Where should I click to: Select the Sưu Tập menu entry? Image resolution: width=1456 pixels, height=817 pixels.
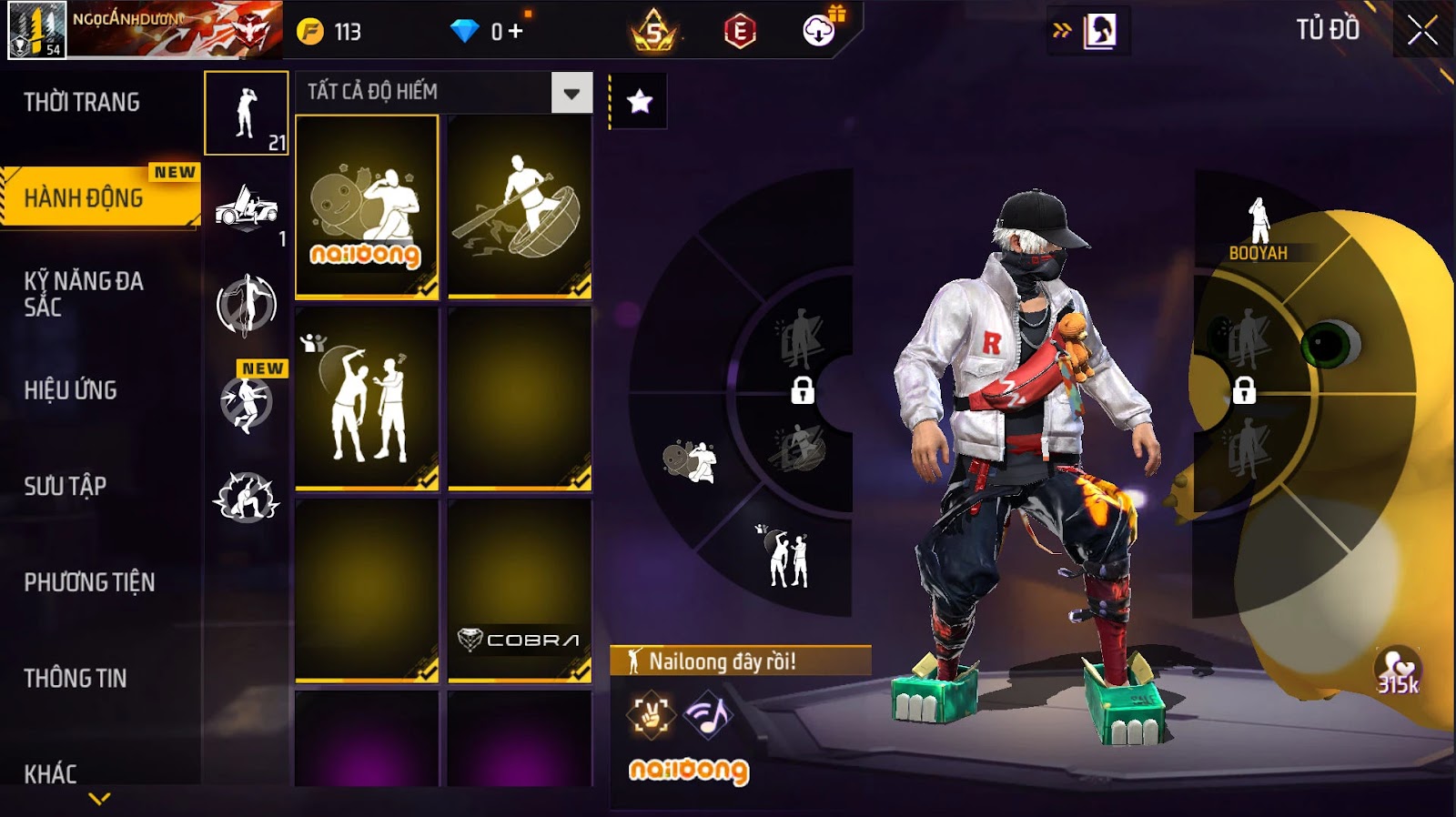click(66, 486)
